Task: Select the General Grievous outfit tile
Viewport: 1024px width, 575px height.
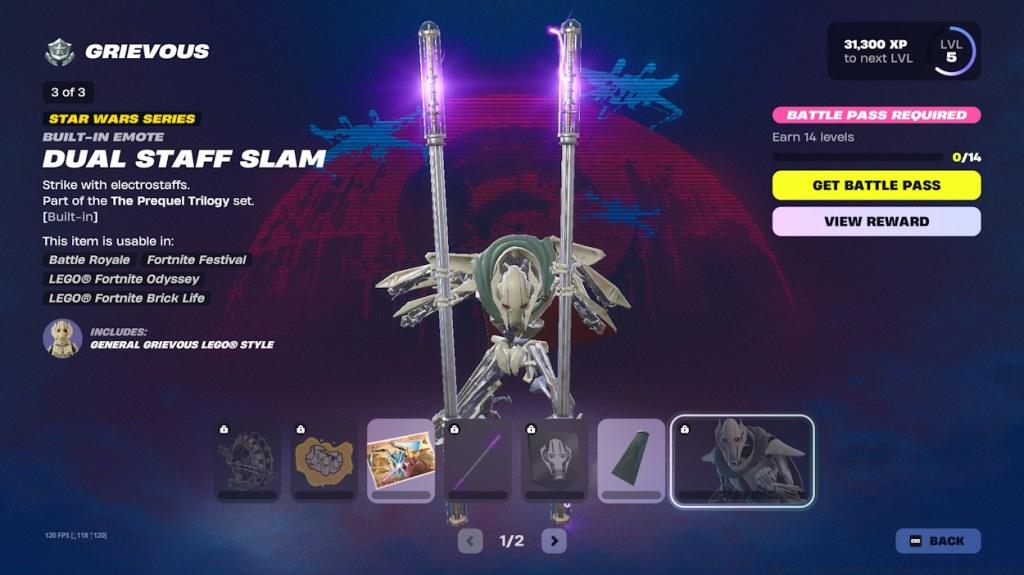Action: pos(742,461)
